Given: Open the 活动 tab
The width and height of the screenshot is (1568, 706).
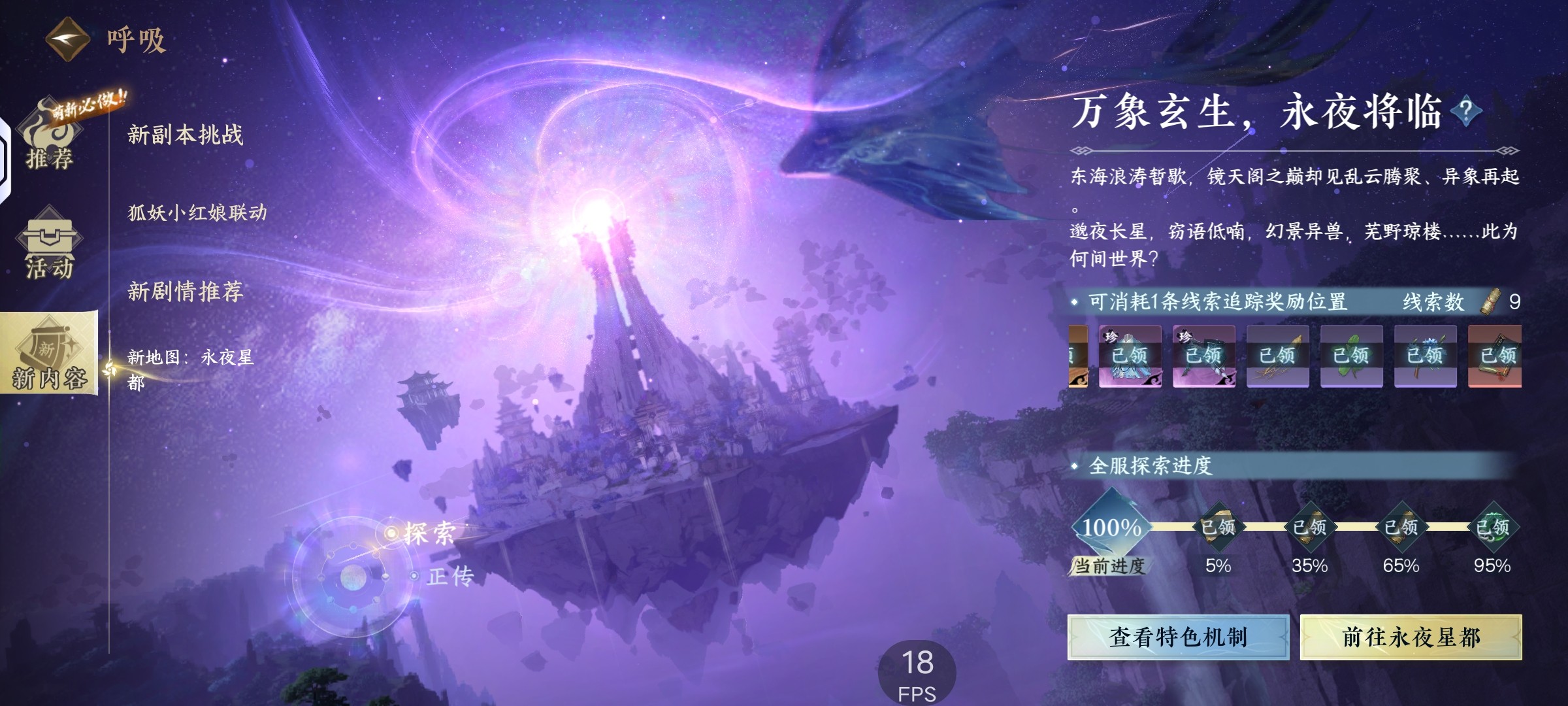Looking at the screenshot, I should click(50, 245).
